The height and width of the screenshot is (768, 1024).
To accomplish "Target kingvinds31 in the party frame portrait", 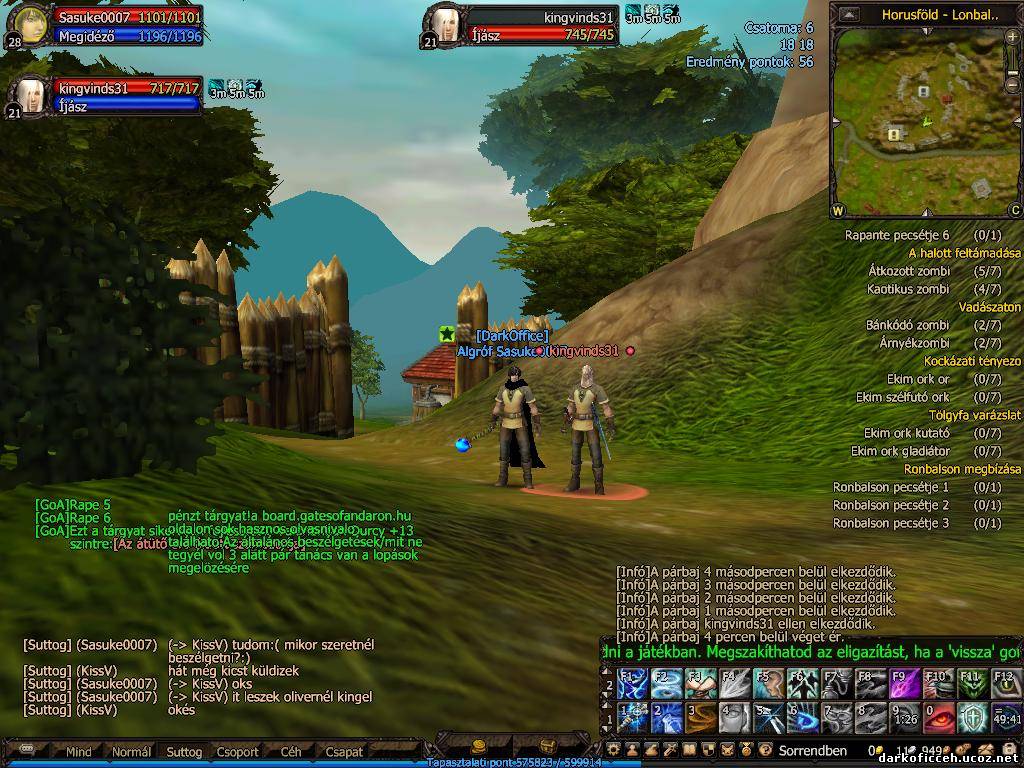I will click(30, 95).
